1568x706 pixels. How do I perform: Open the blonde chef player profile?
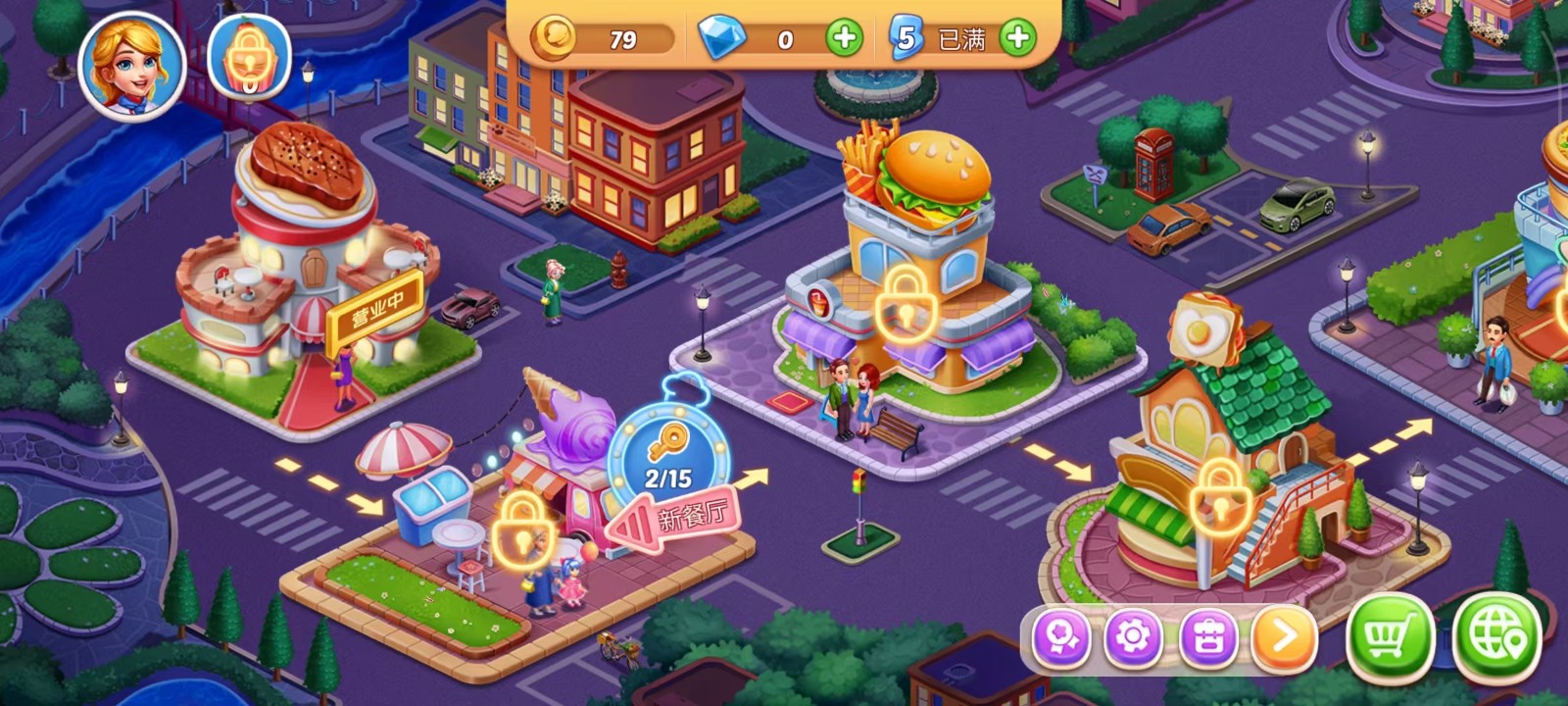(x=131, y=65)
